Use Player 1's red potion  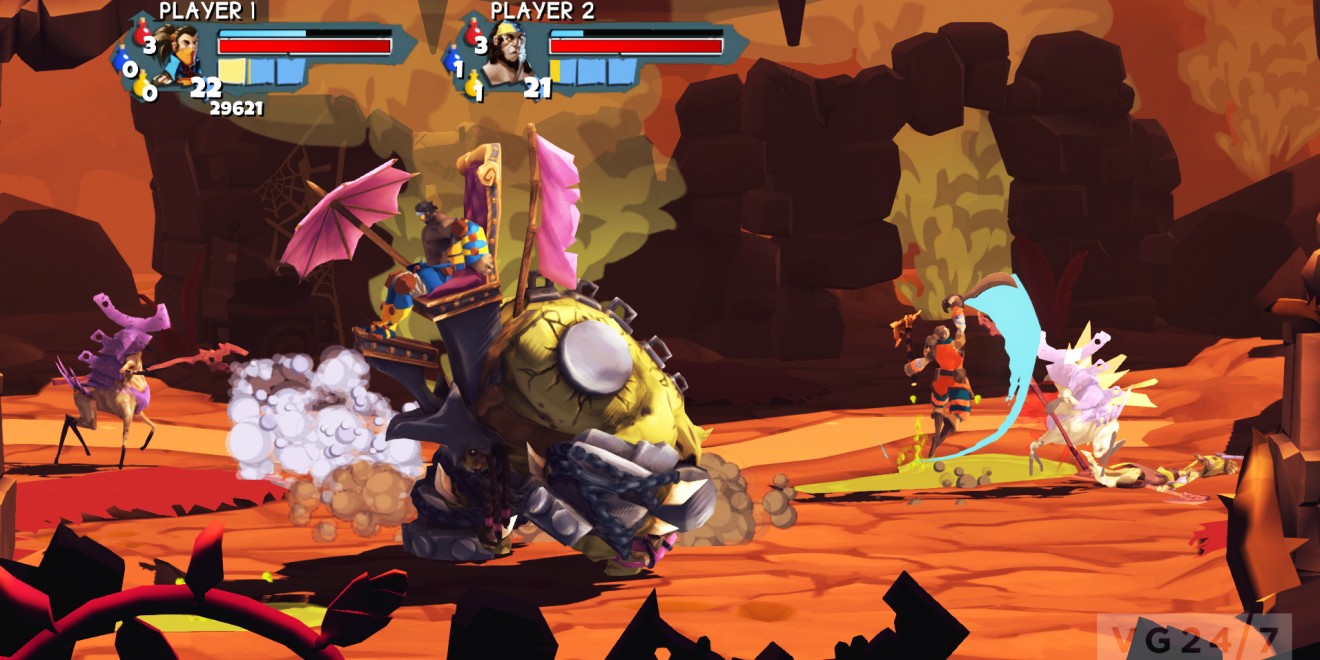(142, 34)
